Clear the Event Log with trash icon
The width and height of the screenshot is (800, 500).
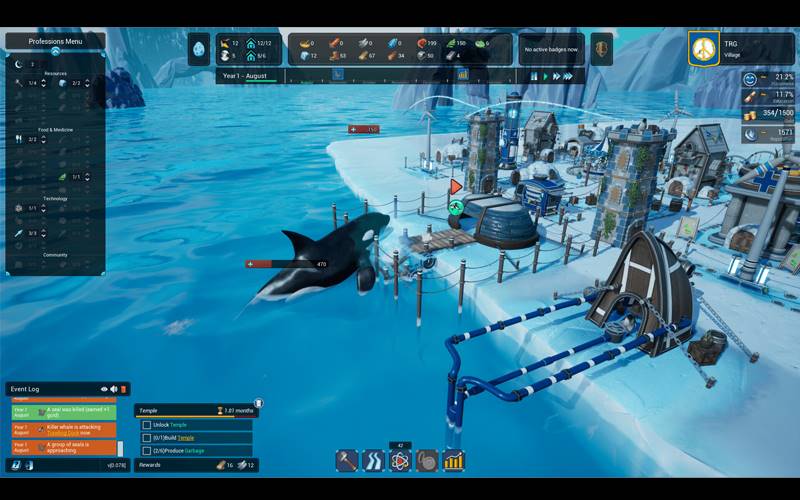point(124,389)
